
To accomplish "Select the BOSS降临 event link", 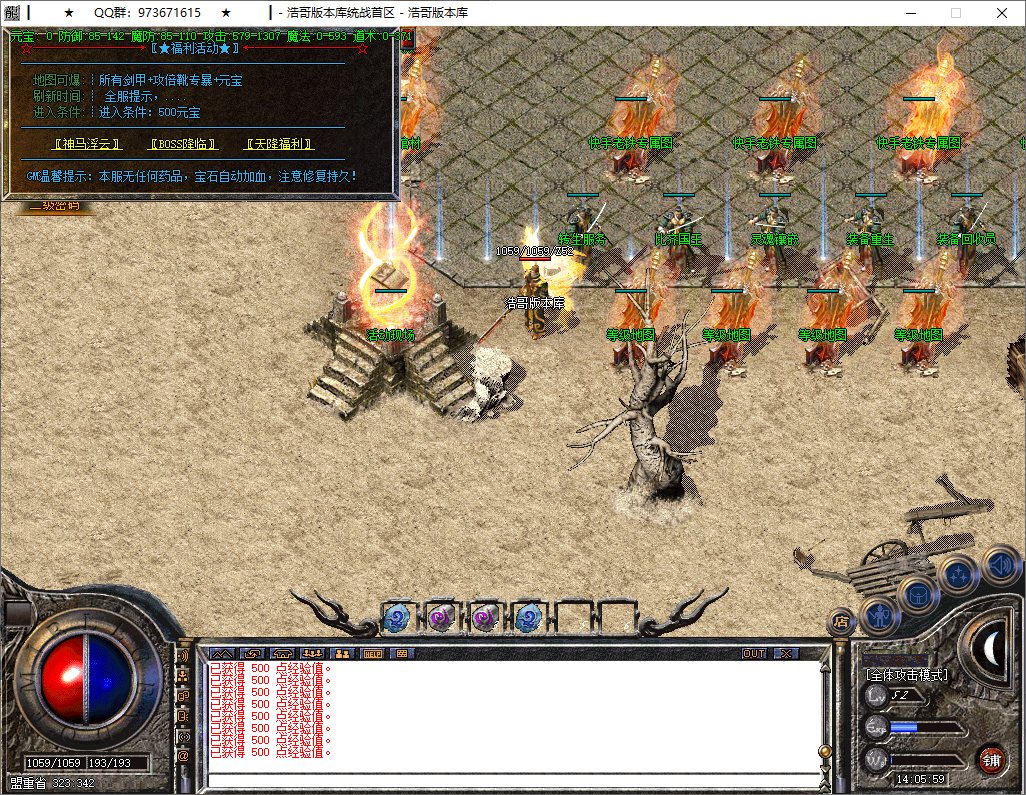I will coord(183,144).
